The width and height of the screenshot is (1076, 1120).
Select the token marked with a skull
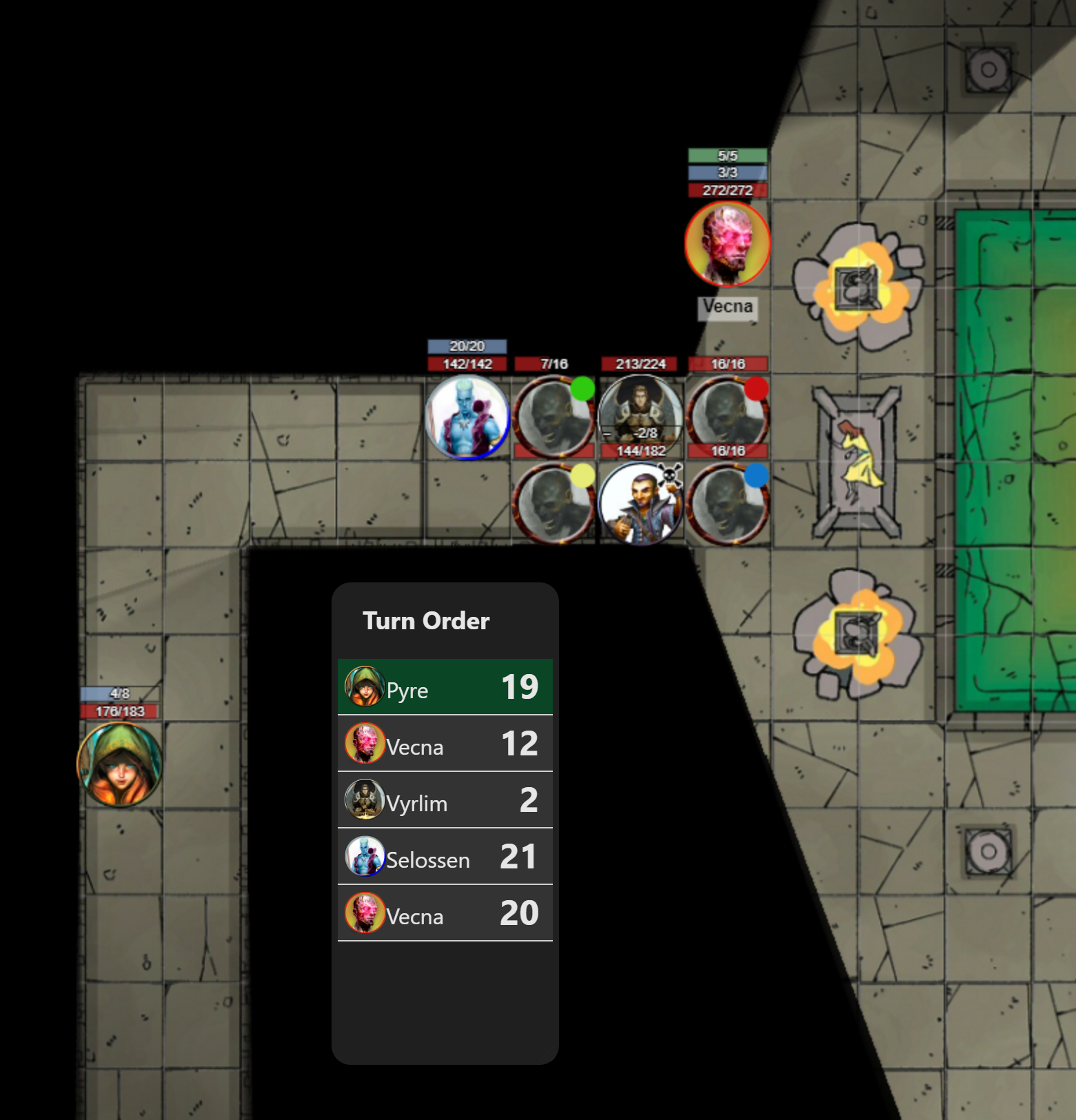tap(640, 504)
